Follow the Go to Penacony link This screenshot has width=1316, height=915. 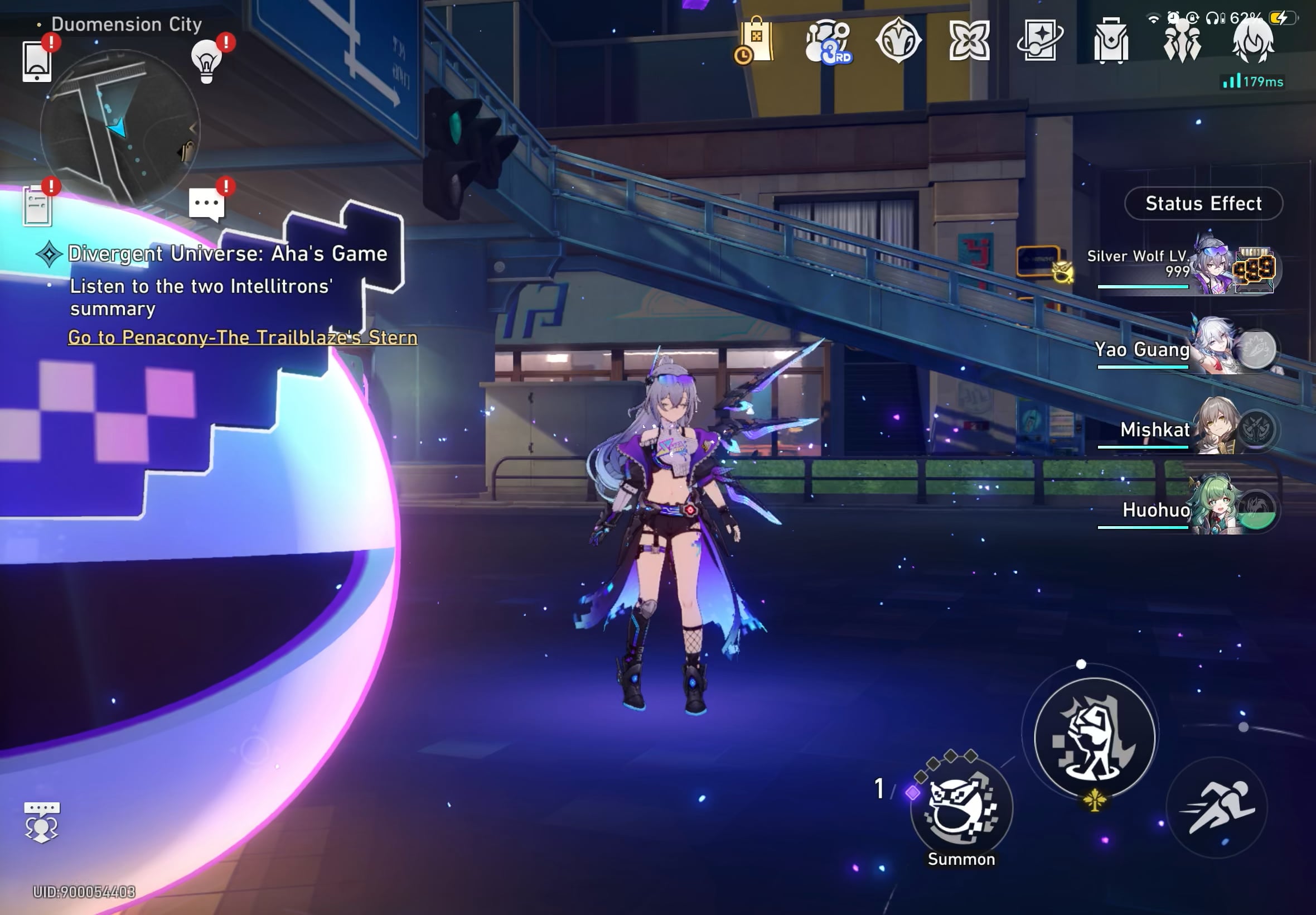(x=243, y=337)
